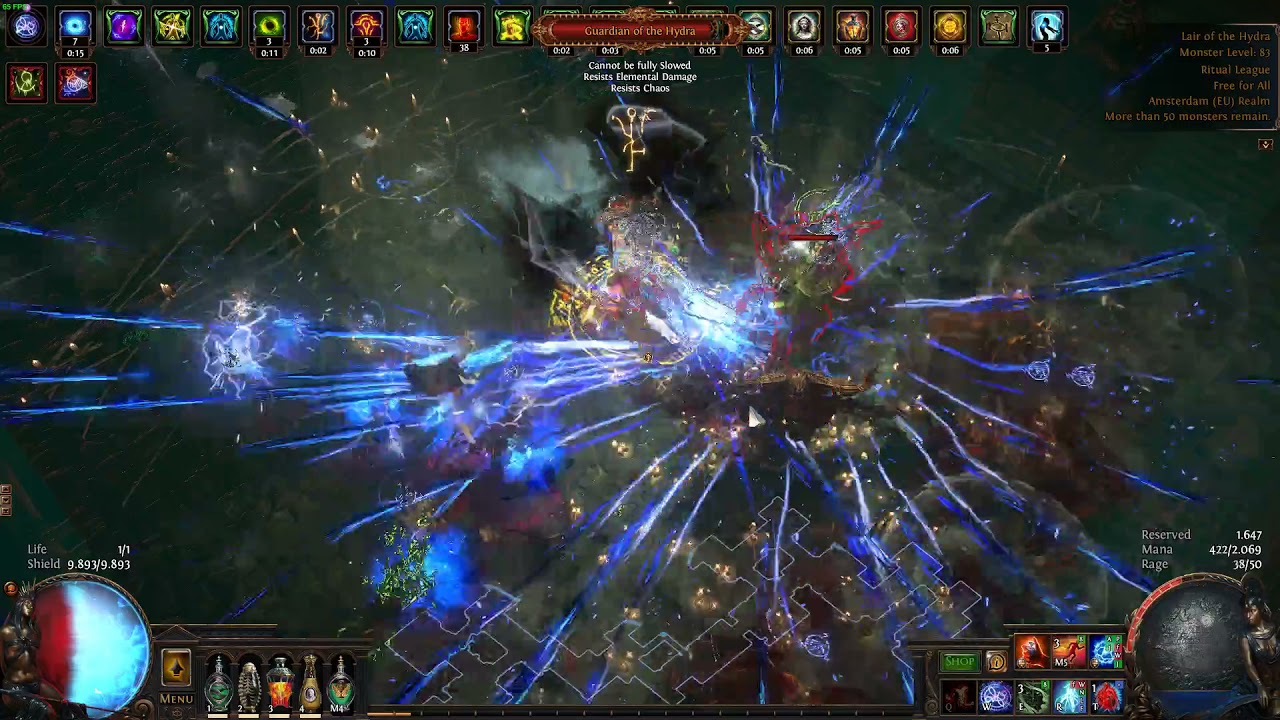This screenshot has height=720, width=1280.
Task: Select the running figure M5 skill
Action: tap(1069, 652)
